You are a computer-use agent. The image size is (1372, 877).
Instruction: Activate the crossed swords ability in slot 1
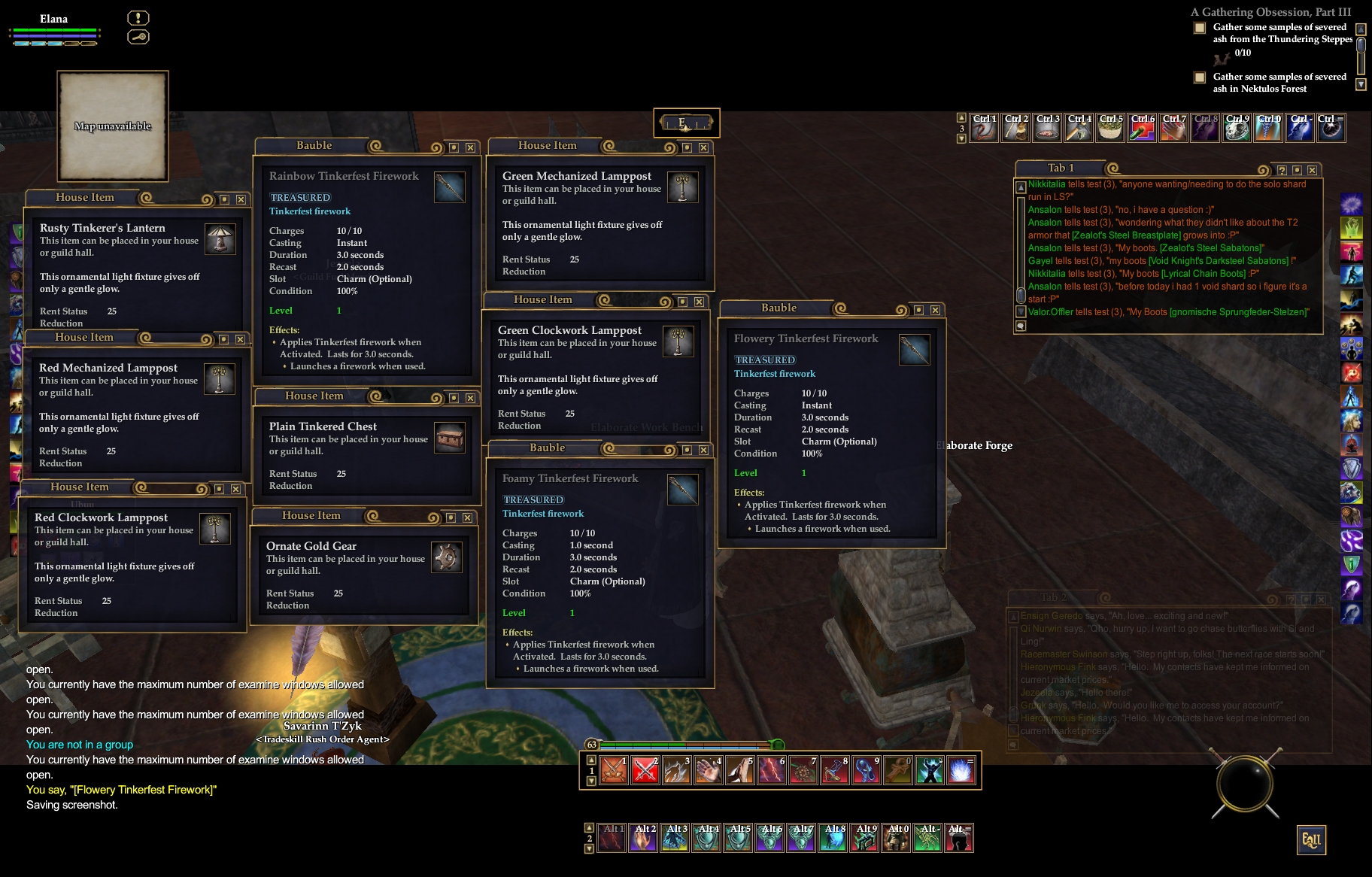coord(614,770)
